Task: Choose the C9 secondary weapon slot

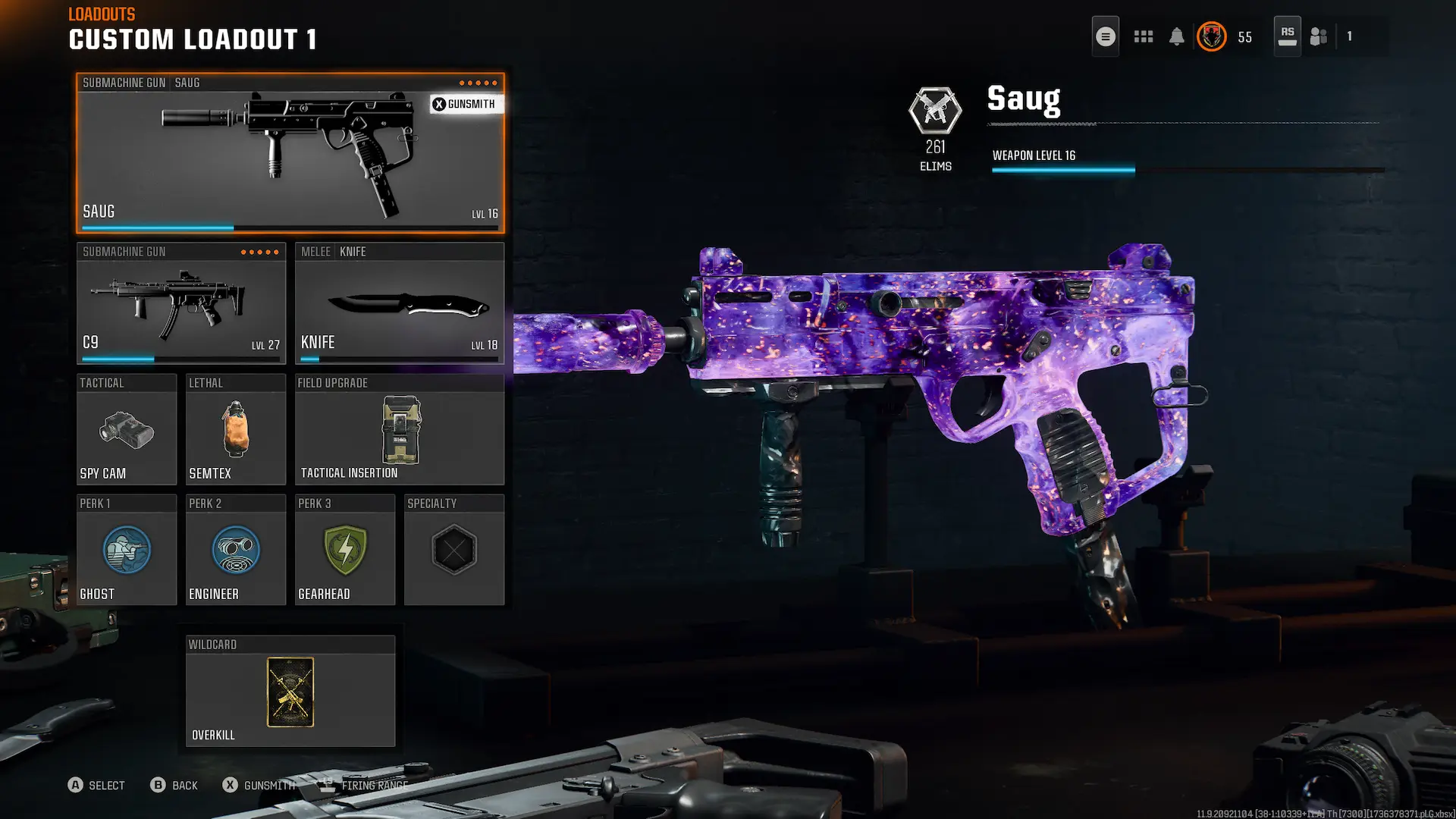Action: coord(180,304)
